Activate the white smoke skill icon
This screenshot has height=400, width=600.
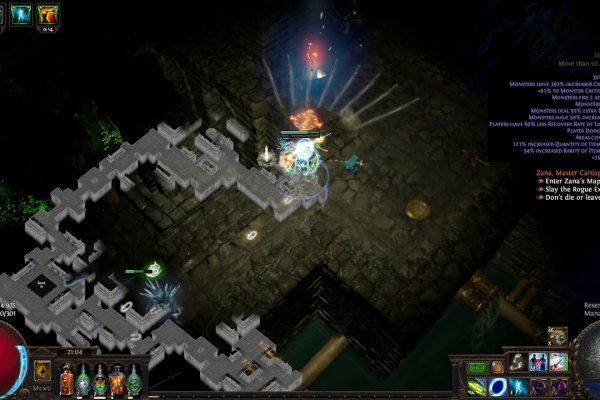(517, 362)
